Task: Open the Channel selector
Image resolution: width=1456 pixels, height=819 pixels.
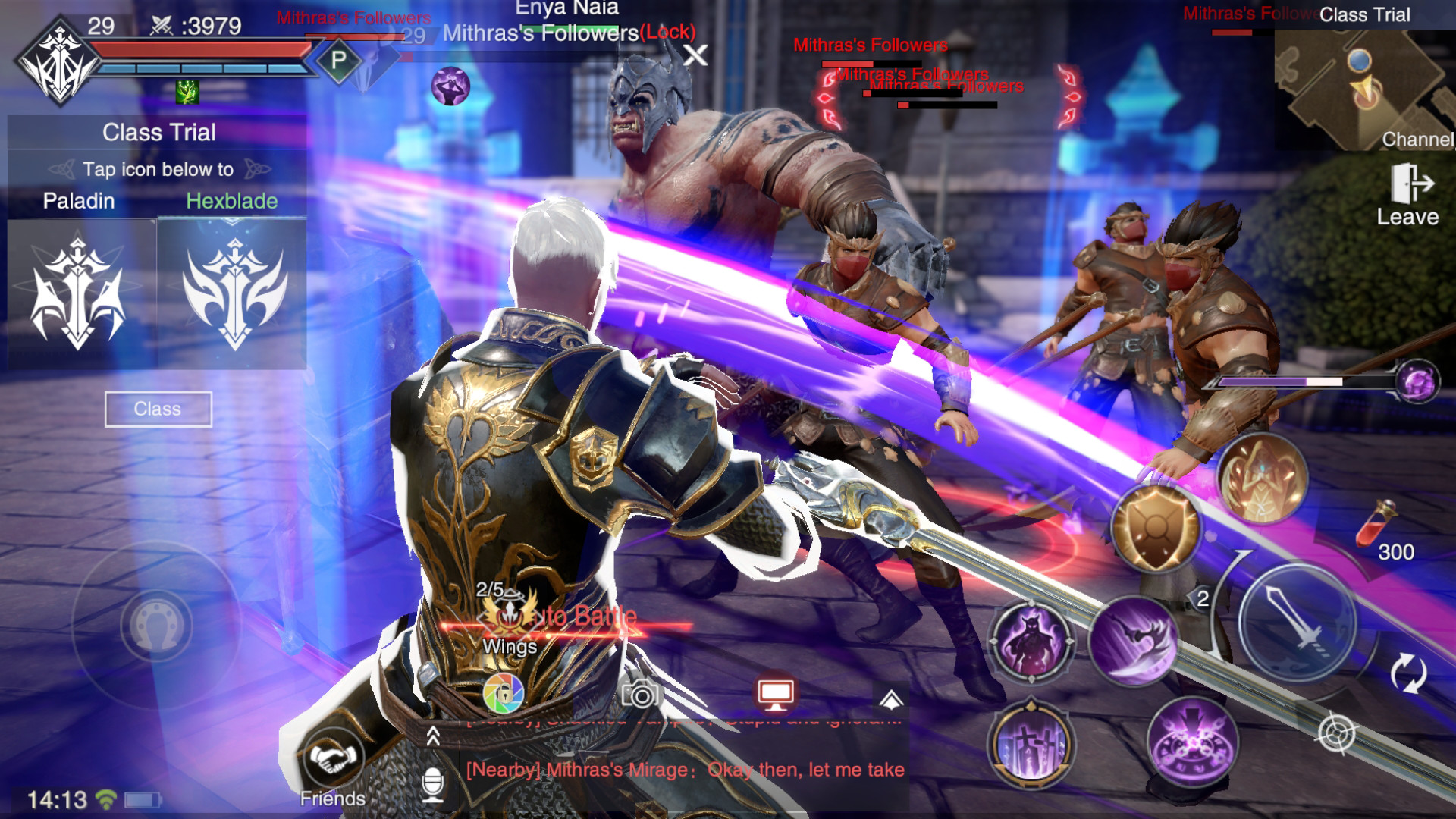Action: (x=1418, y=140)
